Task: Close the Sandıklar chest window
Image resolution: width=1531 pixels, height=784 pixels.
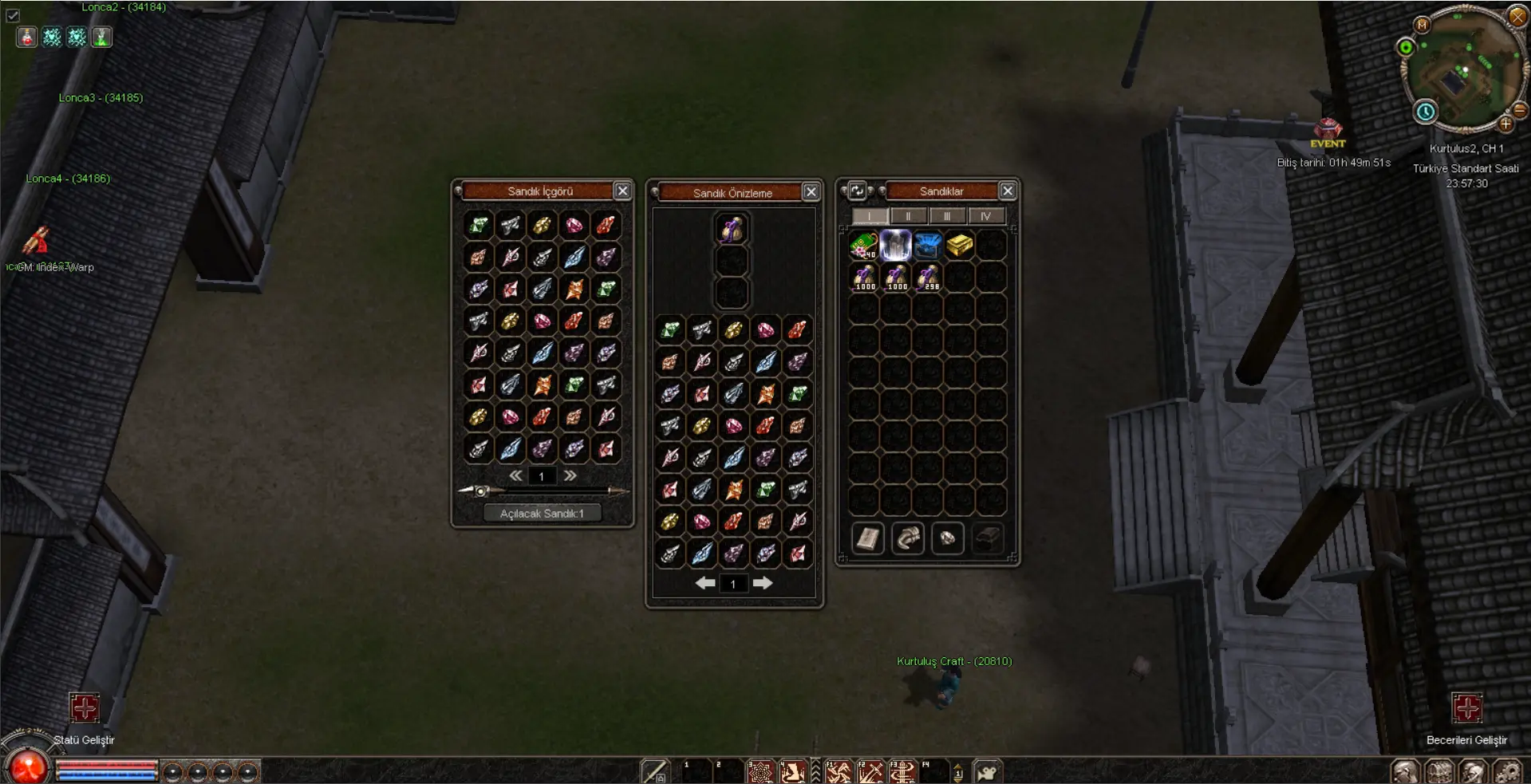Action: [x=1008, y=191]
